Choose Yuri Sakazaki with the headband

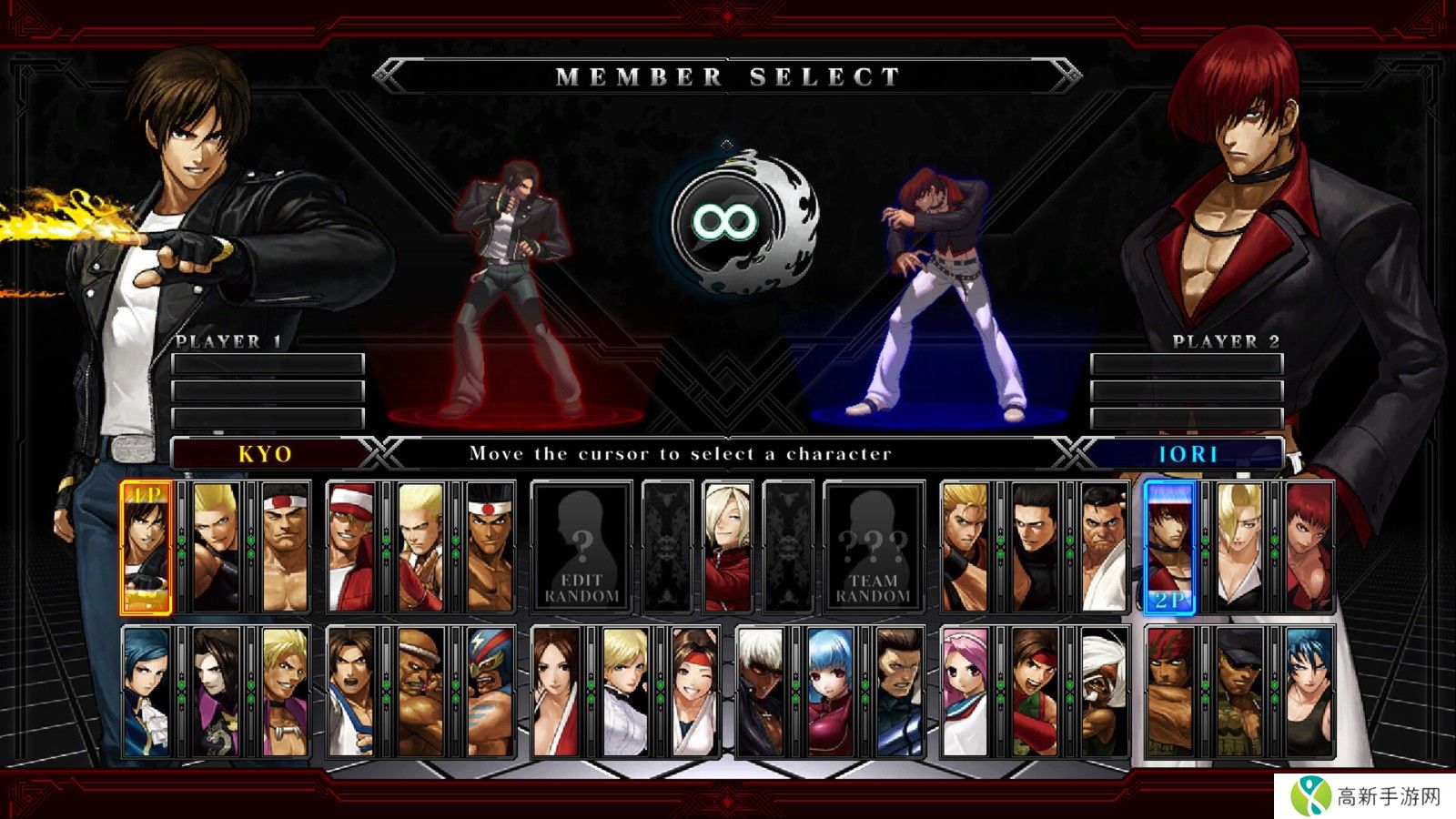point(695,692)
